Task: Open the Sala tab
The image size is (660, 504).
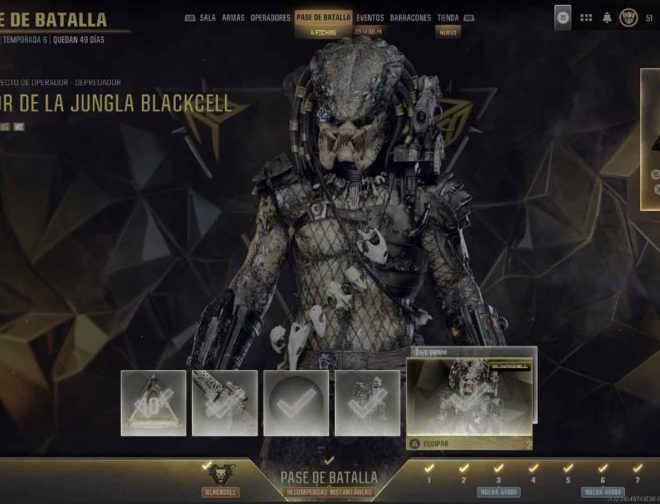Action: click(x=207, y=18)
